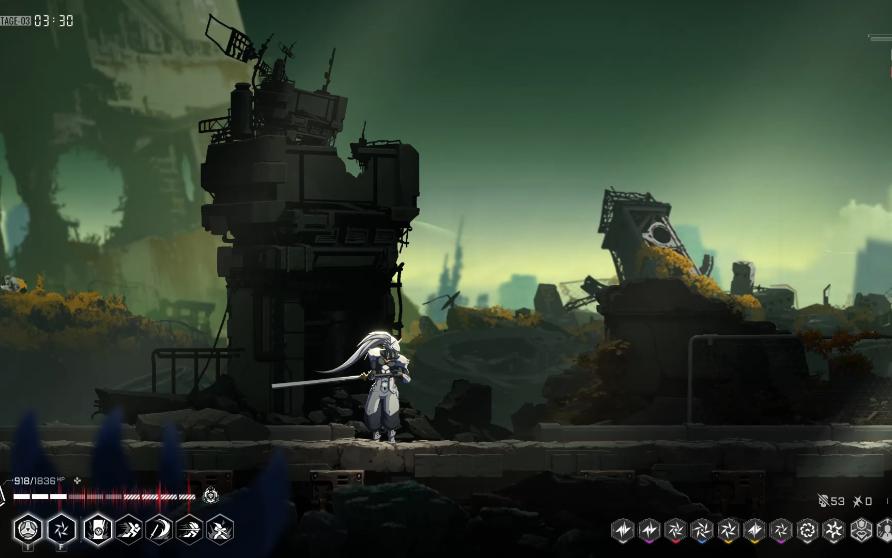
Task: Trigger the curved scythe slash skill
Action: point(159,529)
